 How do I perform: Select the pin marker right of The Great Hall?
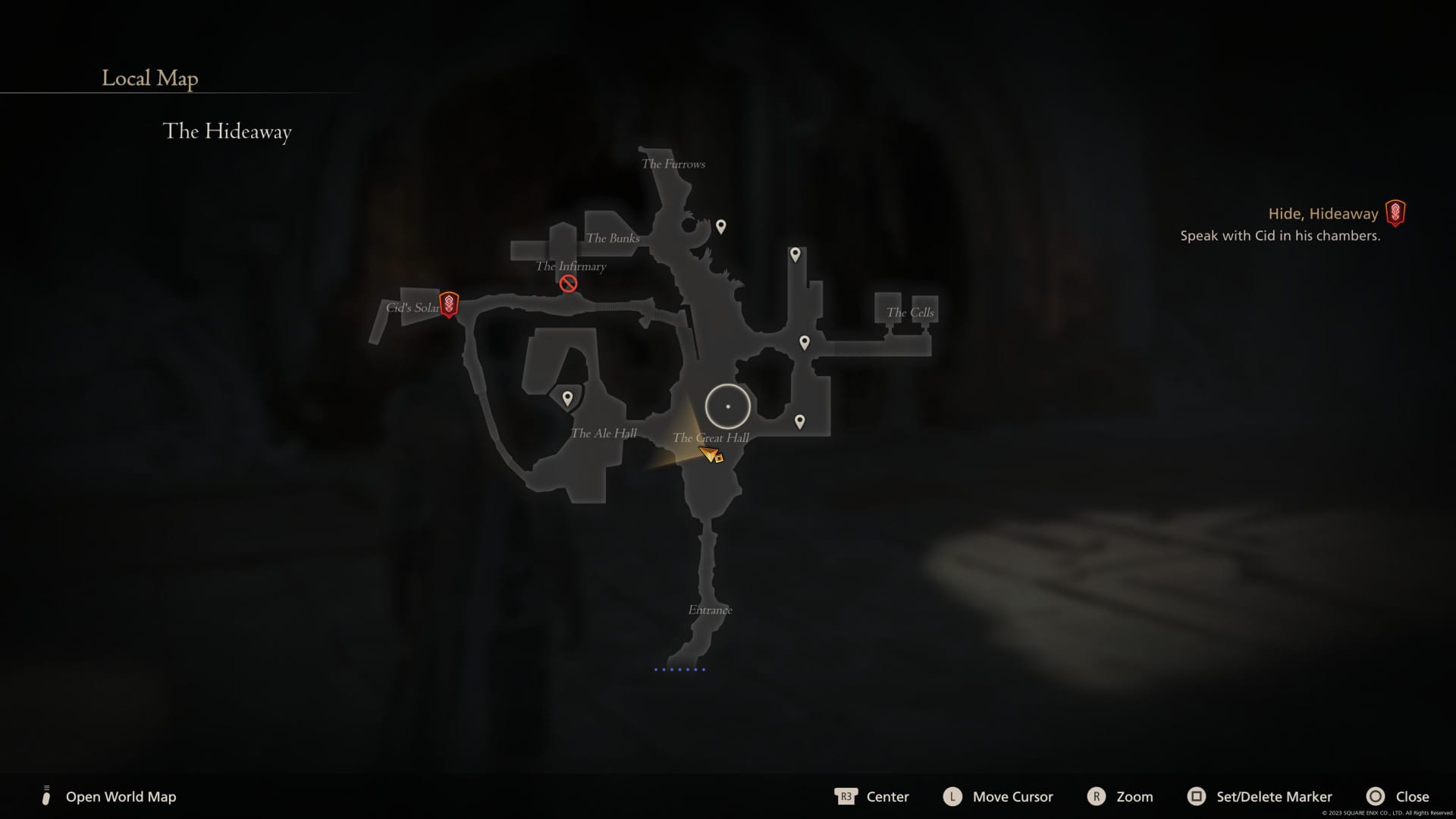point(800,421)
